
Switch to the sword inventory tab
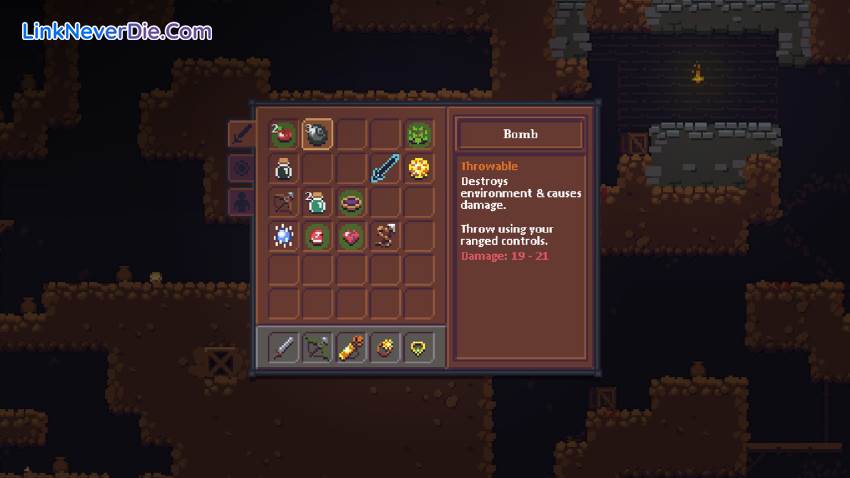coord(240,134)
